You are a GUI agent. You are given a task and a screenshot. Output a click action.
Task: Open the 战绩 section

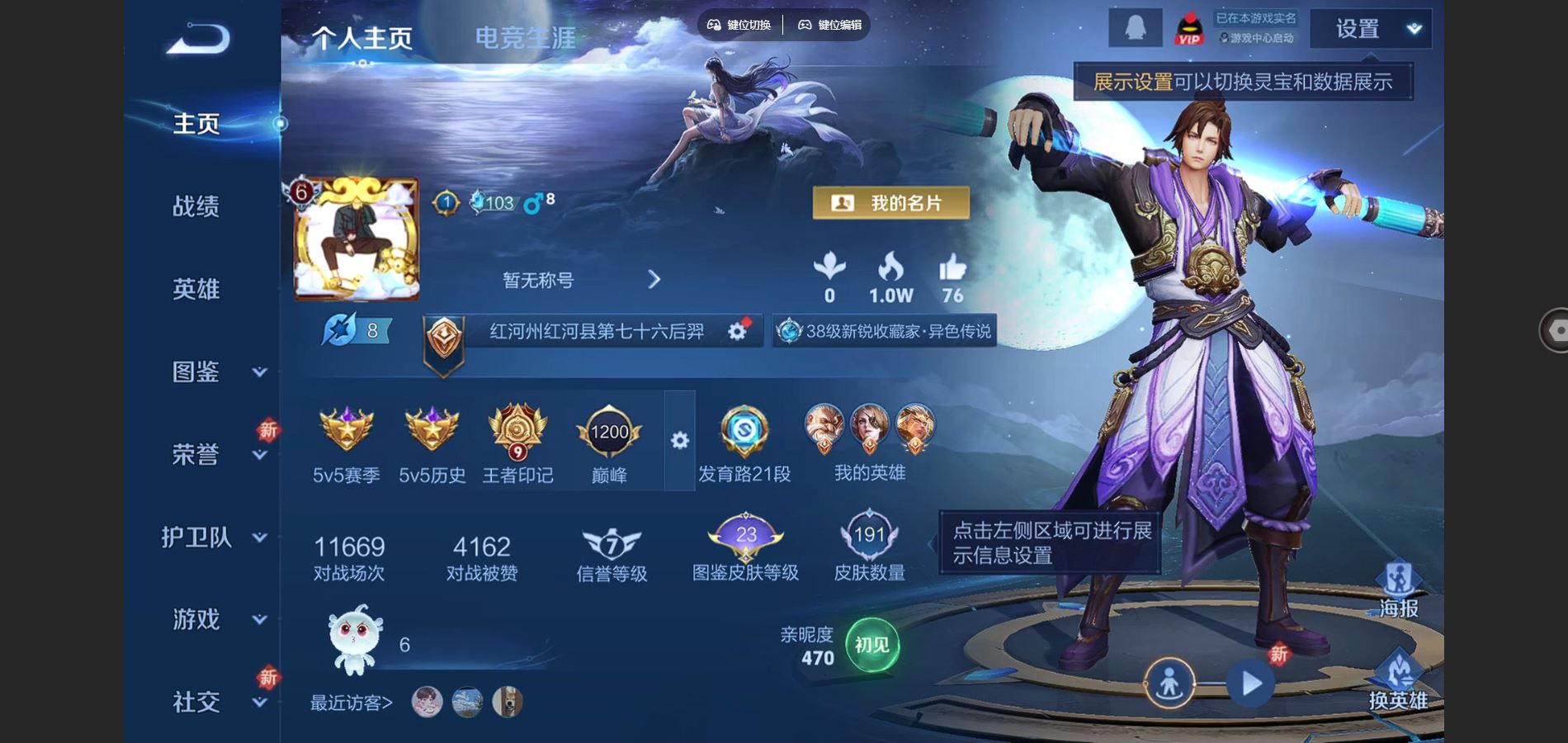coord(196,206)
